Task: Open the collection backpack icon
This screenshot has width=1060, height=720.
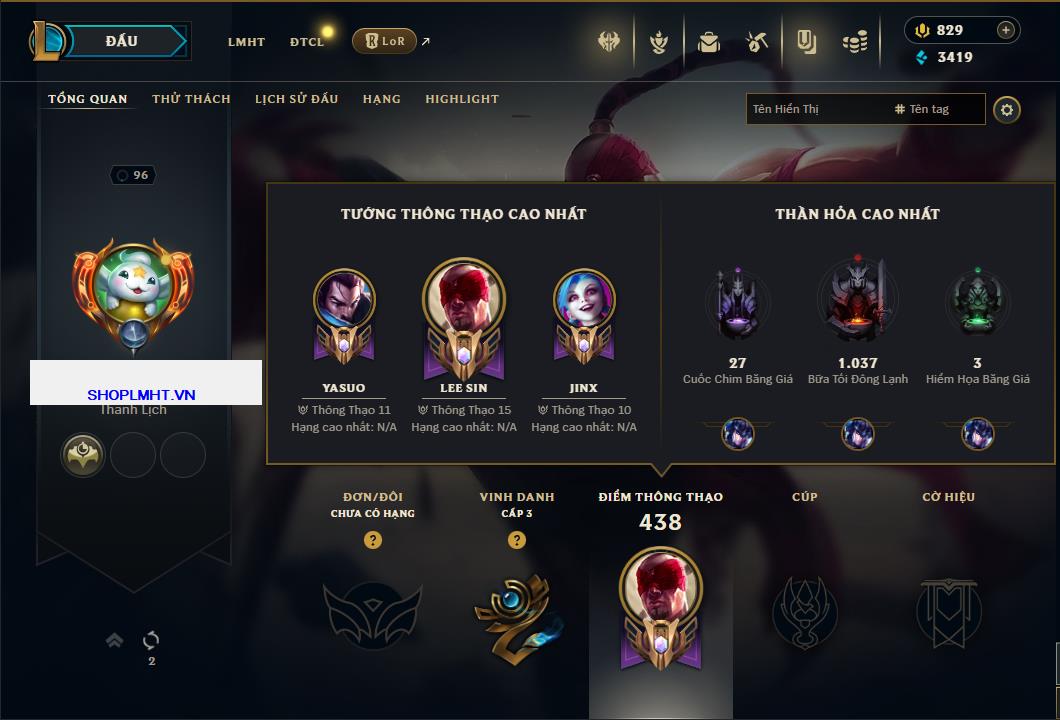Action: coord(708,42)
